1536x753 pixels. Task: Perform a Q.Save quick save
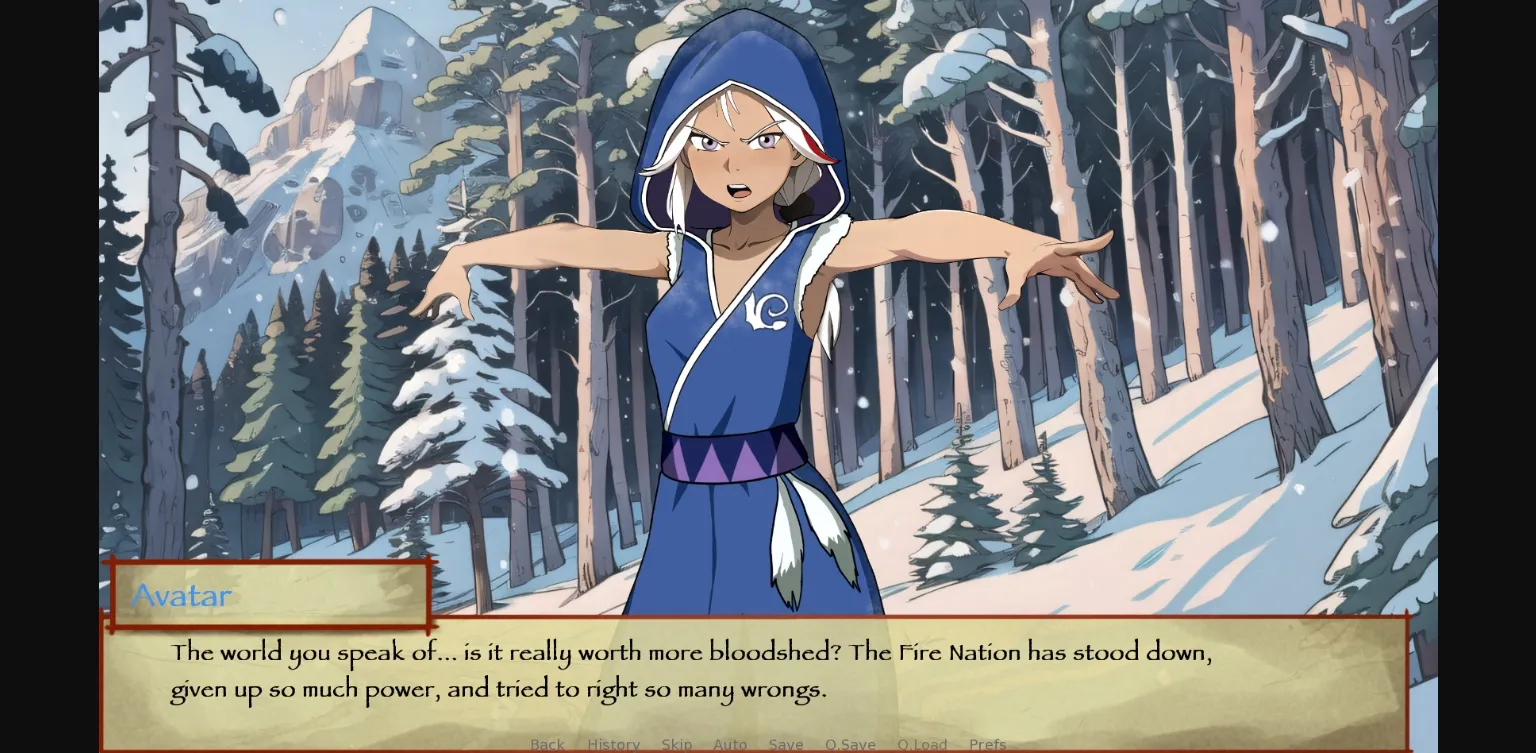[x=851, y=744]
